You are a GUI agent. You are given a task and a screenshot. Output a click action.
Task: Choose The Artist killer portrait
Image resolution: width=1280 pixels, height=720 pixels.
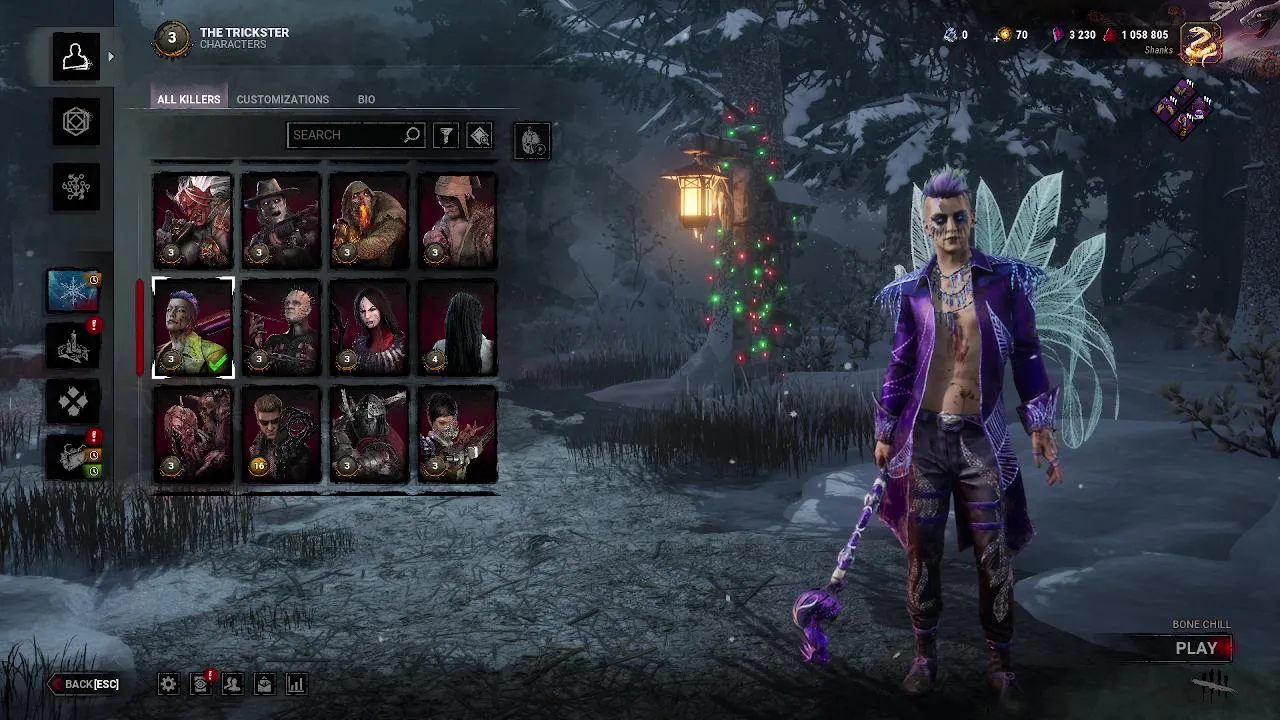point(369,328)
